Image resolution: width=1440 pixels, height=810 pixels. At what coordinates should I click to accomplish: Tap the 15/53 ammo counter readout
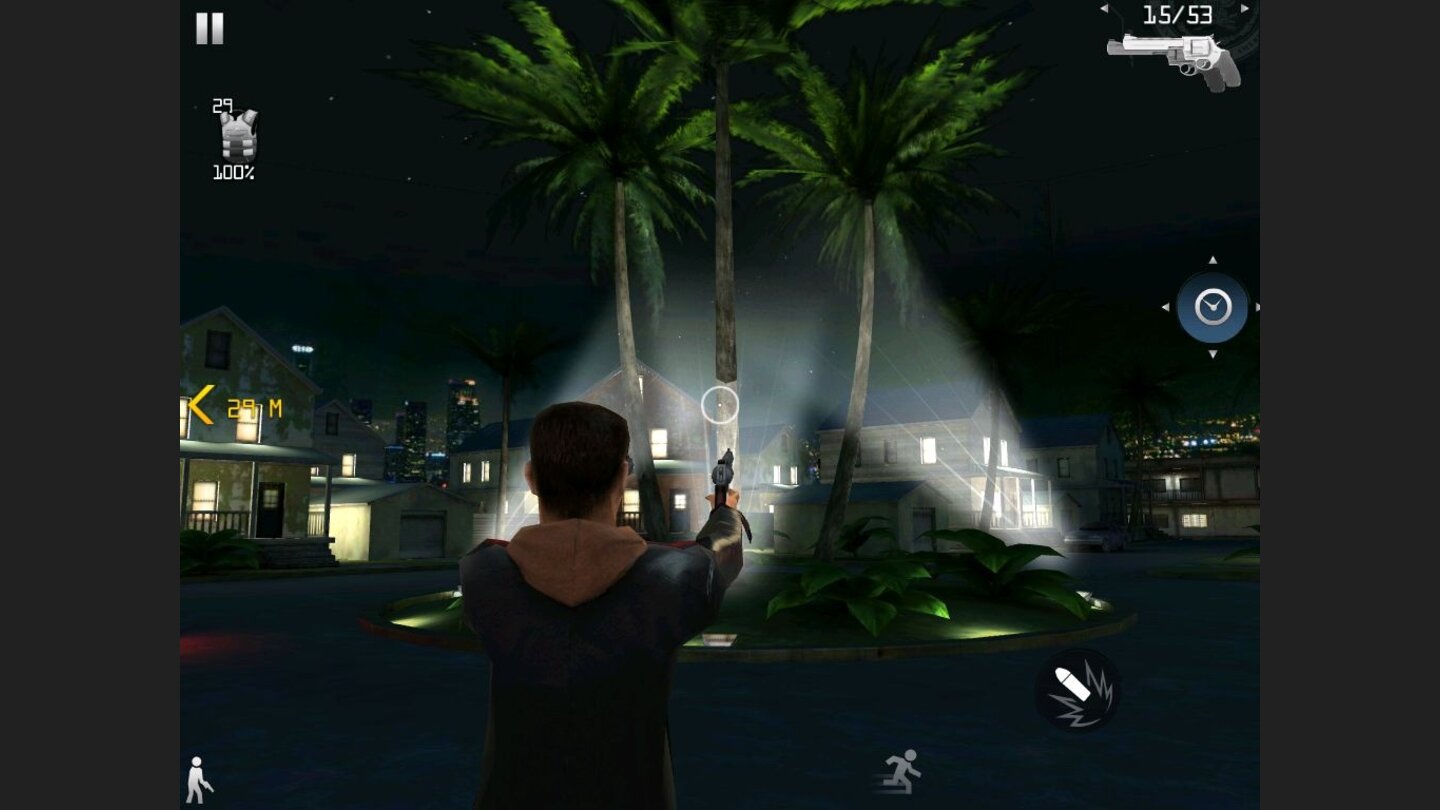pyautogui.click(x=1180, y=15)
